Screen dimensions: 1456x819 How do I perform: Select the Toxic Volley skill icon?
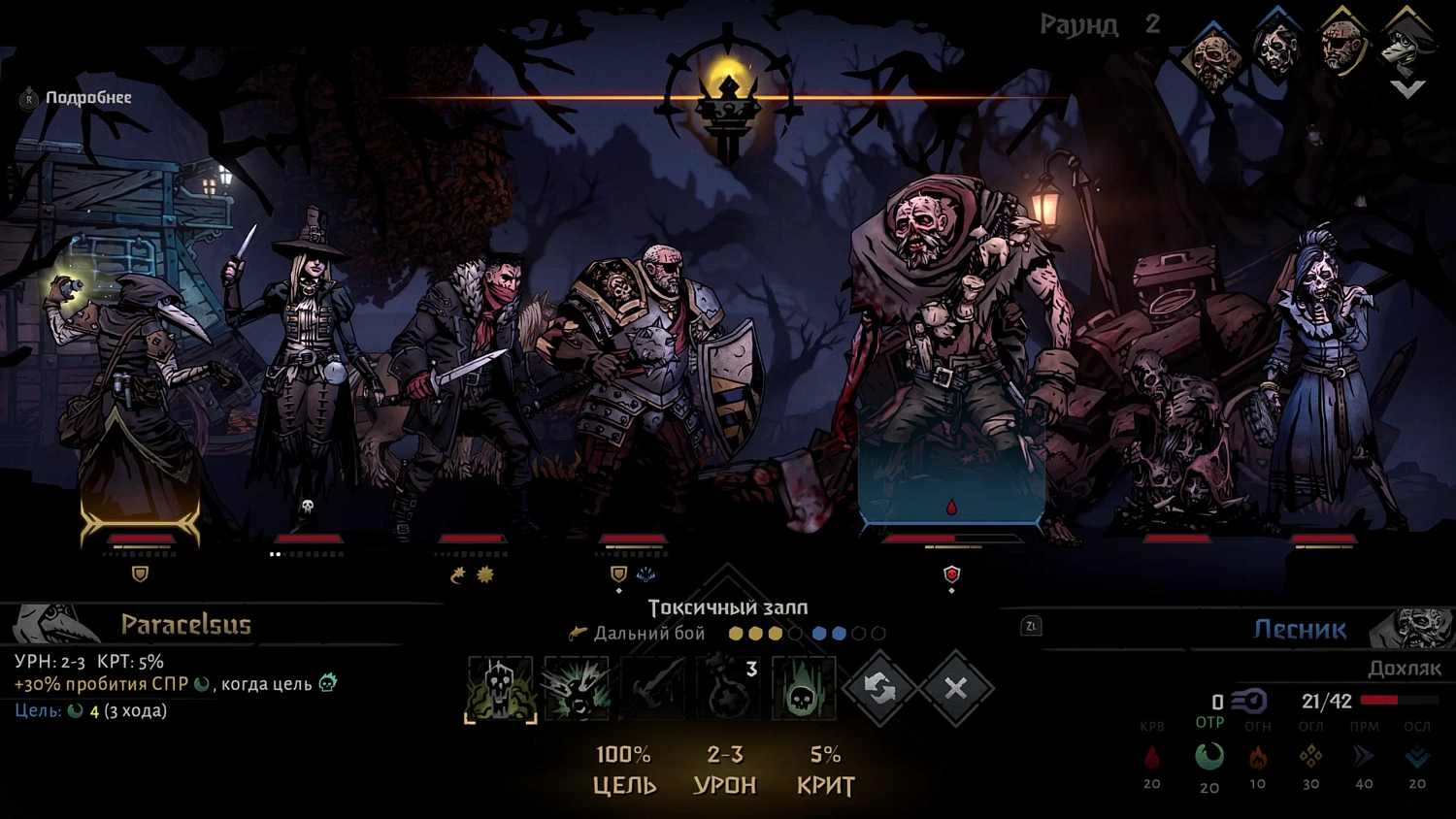click(x=501, y=687)
